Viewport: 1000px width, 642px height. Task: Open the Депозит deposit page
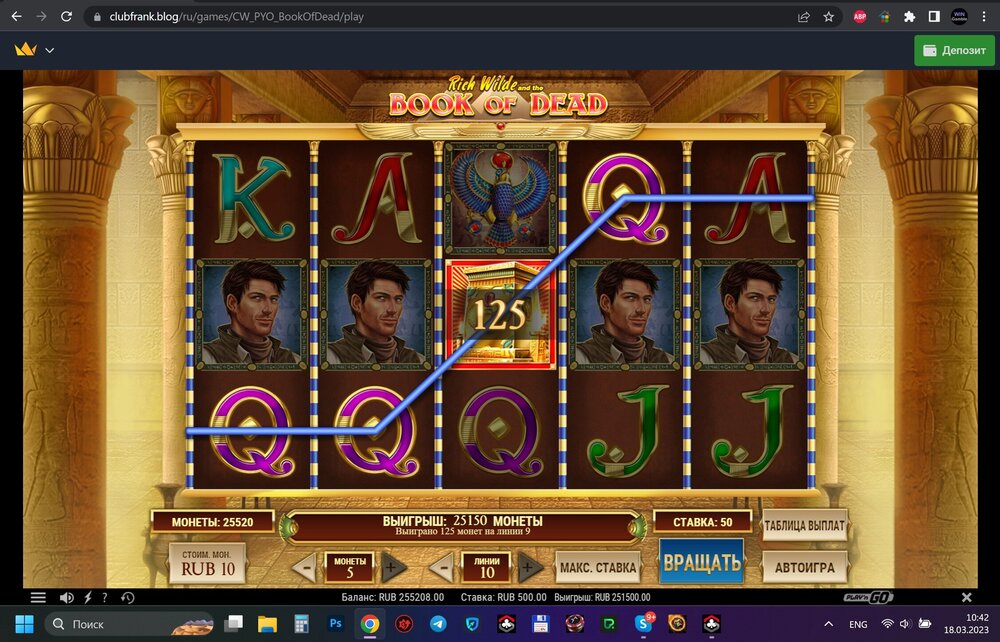tap(954, 50)
